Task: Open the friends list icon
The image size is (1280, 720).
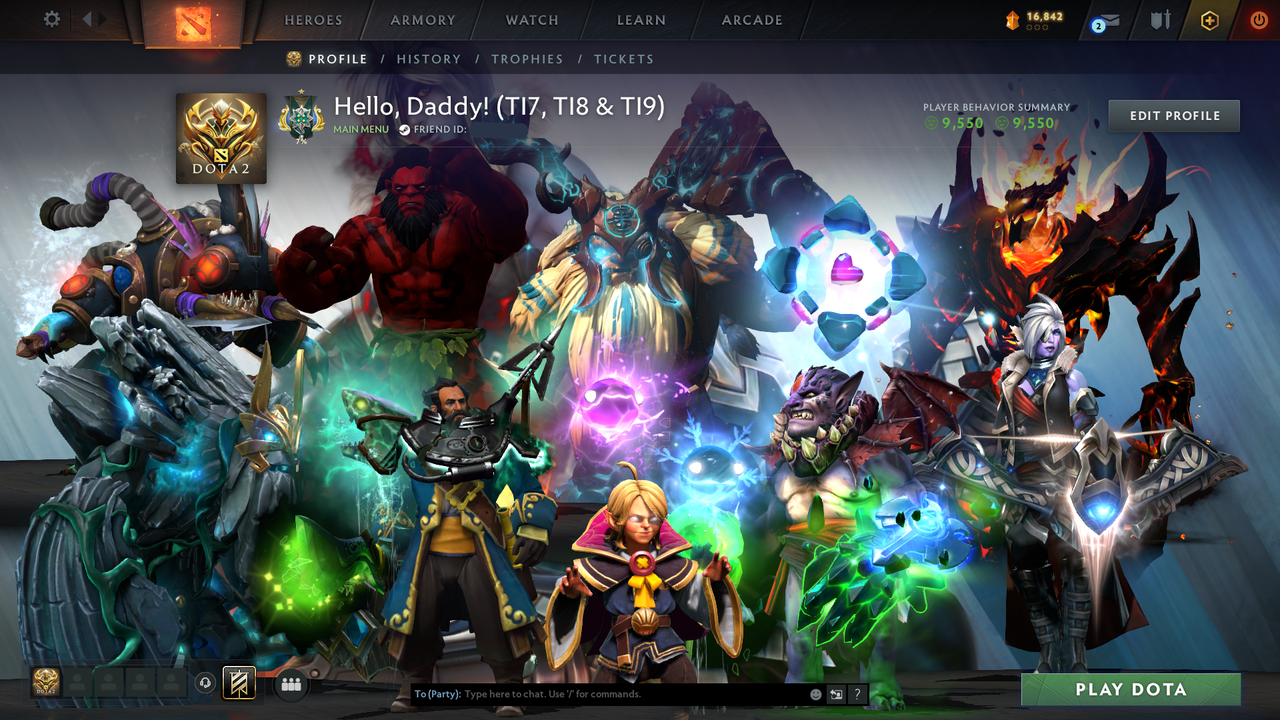Action: (289, 683)
